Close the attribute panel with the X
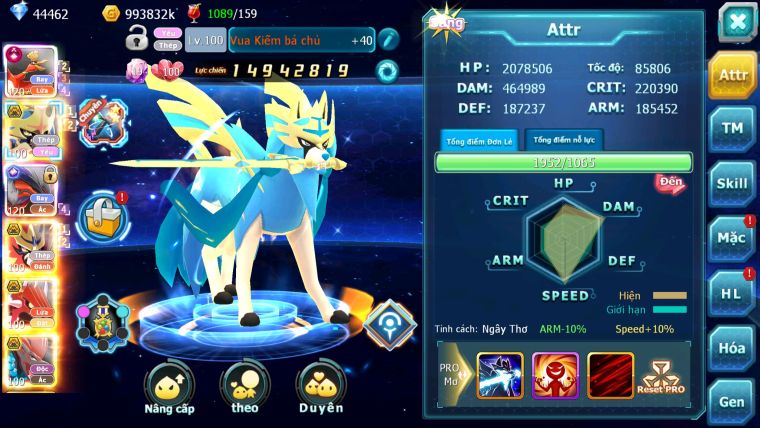The image size is (760, 428). (x=736, y=21)
